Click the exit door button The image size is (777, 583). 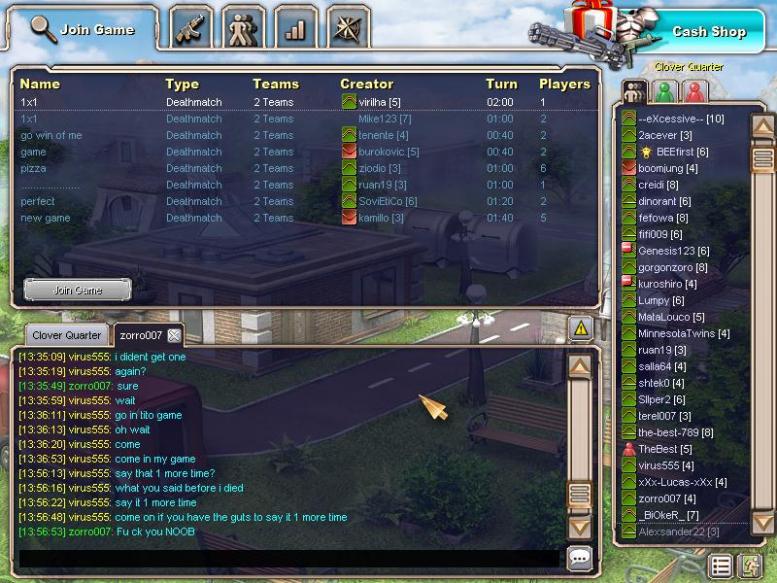point(748,566)
